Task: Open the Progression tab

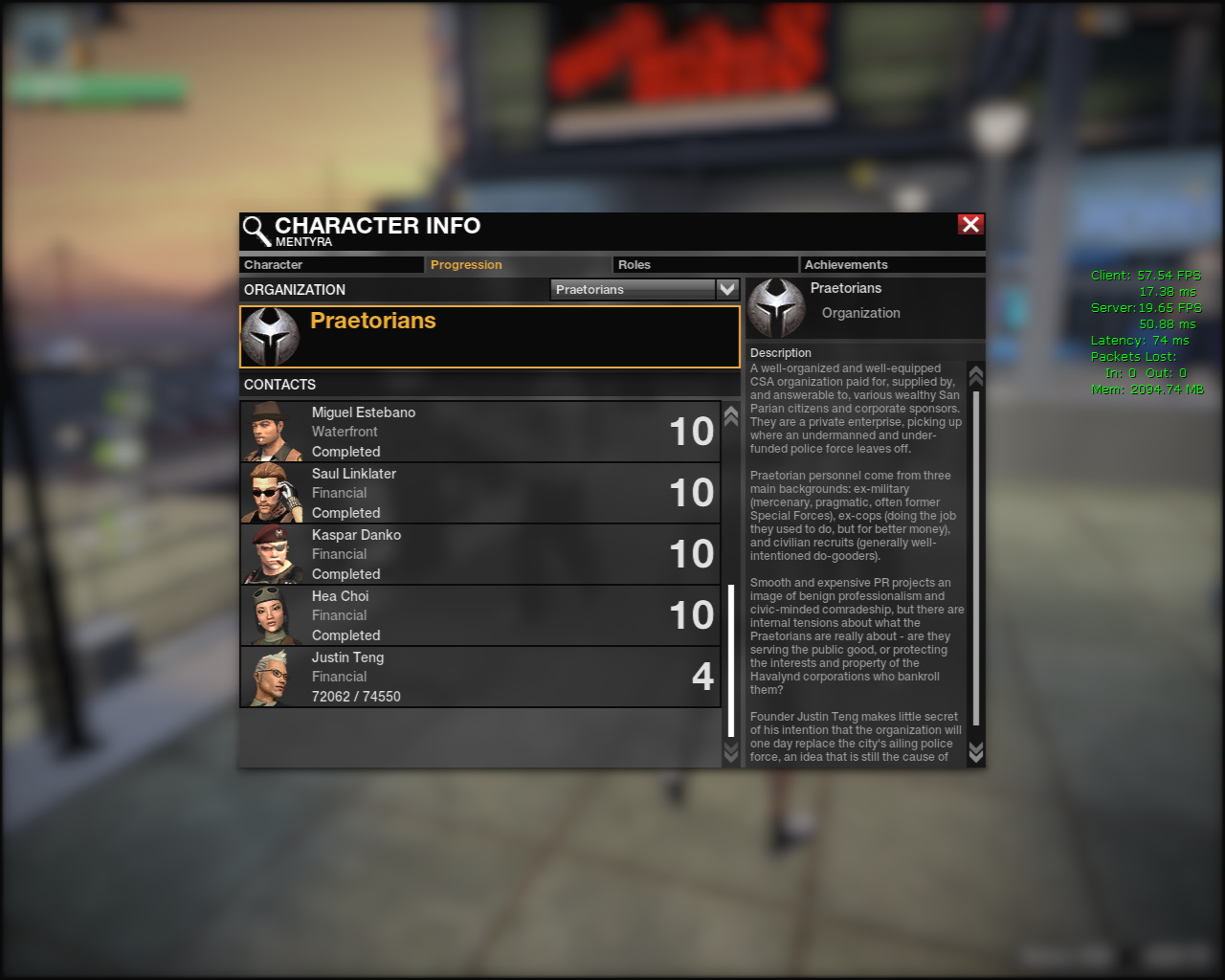Action: point(517,265)
